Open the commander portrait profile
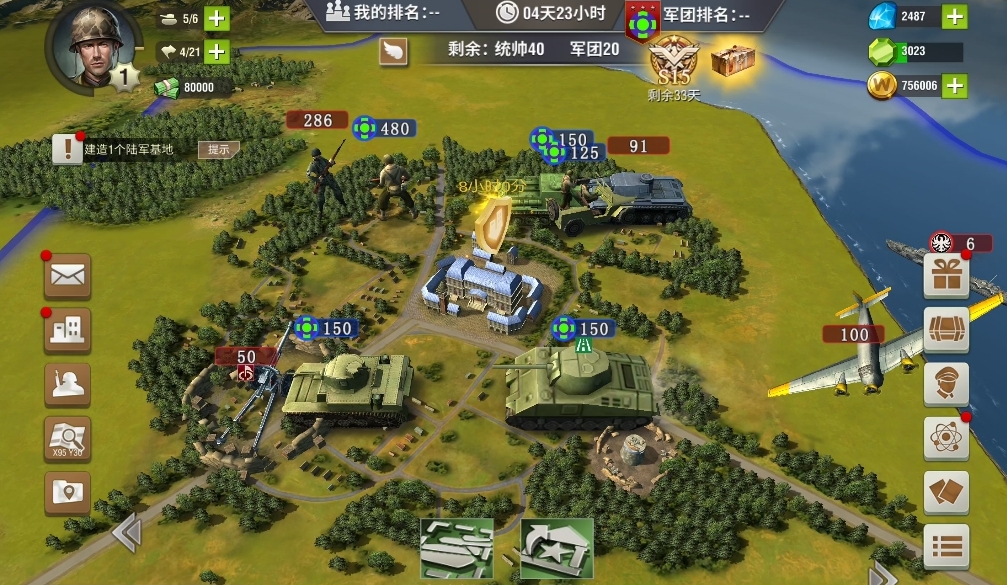The height and width of the screenshot is (585, 1007). (88, 45)
